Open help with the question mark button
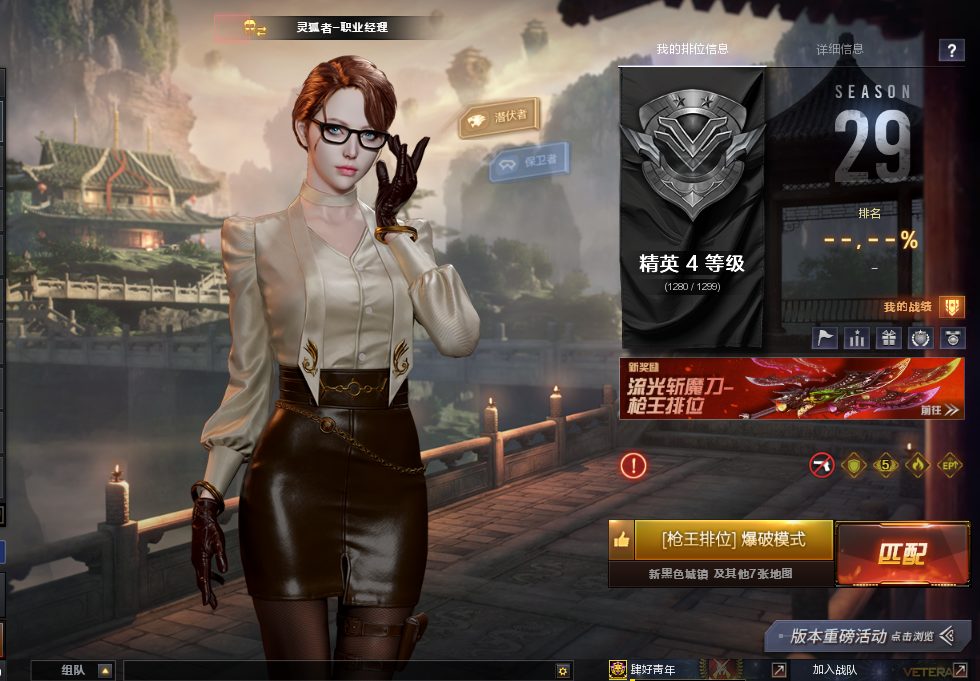The width and height of the screenshot is (980, 681). [950, 51]
